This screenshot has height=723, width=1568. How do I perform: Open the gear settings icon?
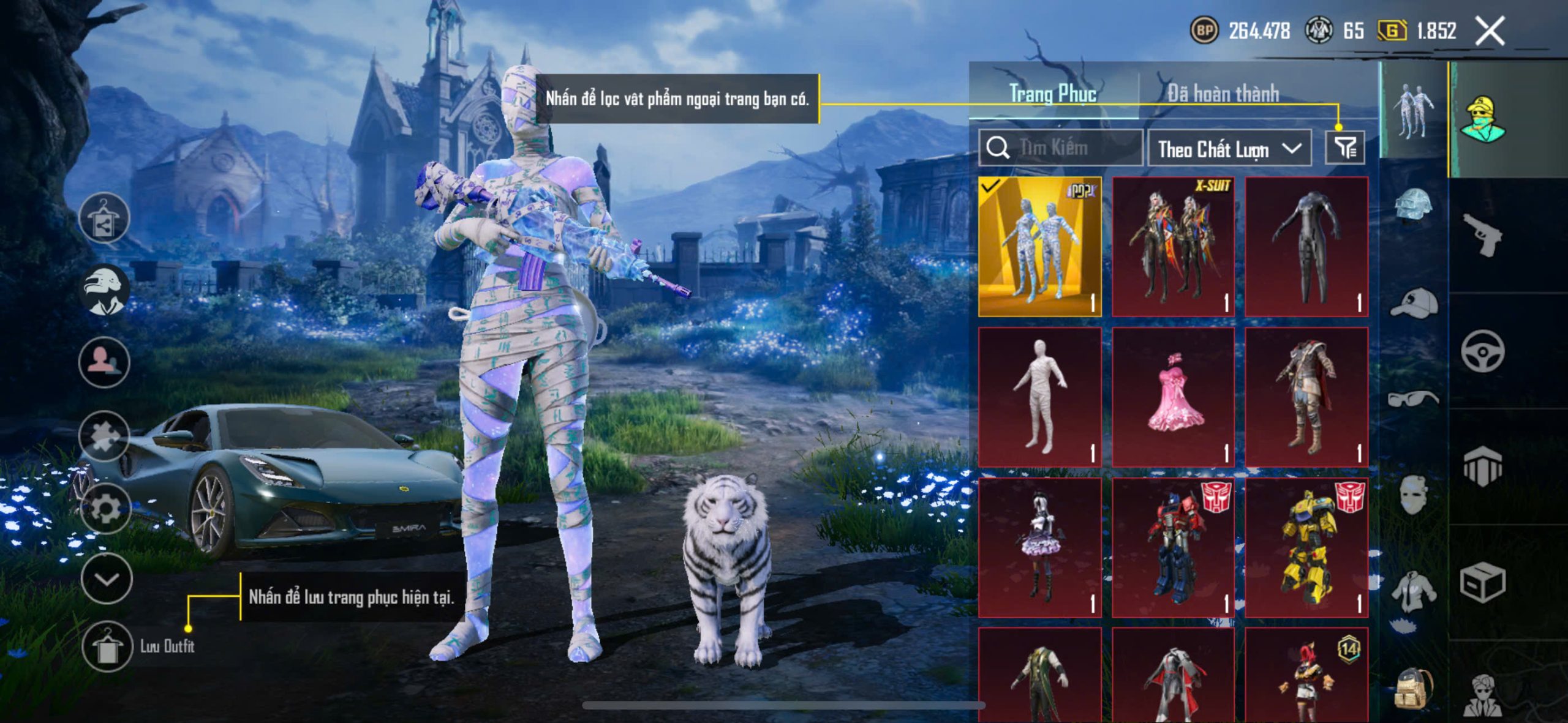(x=105, y=508)
